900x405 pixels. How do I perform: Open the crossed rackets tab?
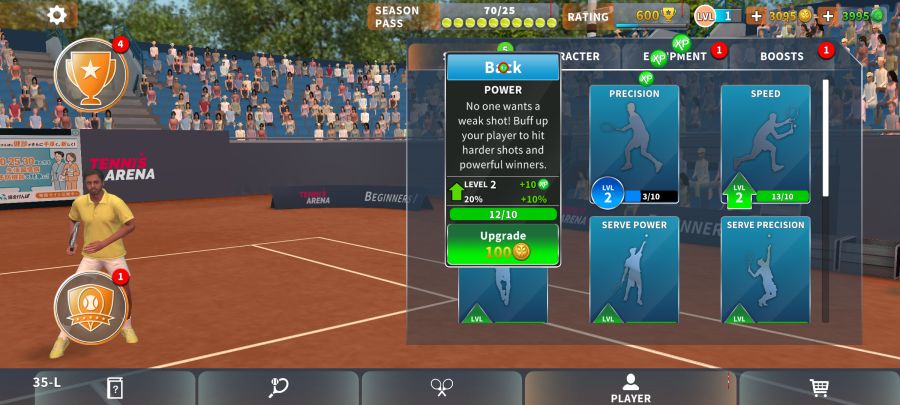pyautogui.click(x=443, y=388)
